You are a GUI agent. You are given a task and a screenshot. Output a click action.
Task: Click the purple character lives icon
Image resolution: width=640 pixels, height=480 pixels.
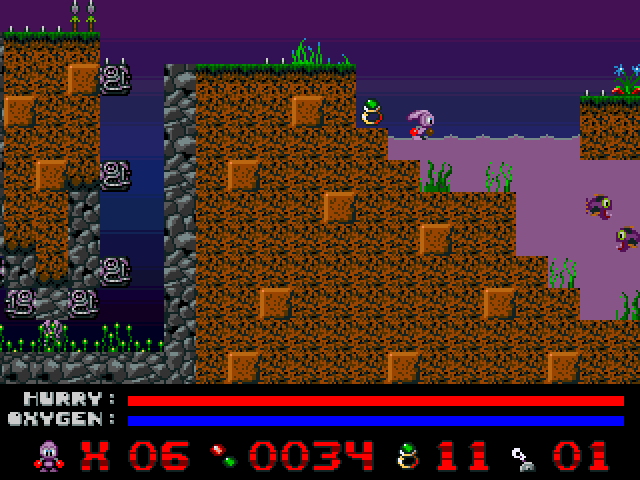point(48,455)
